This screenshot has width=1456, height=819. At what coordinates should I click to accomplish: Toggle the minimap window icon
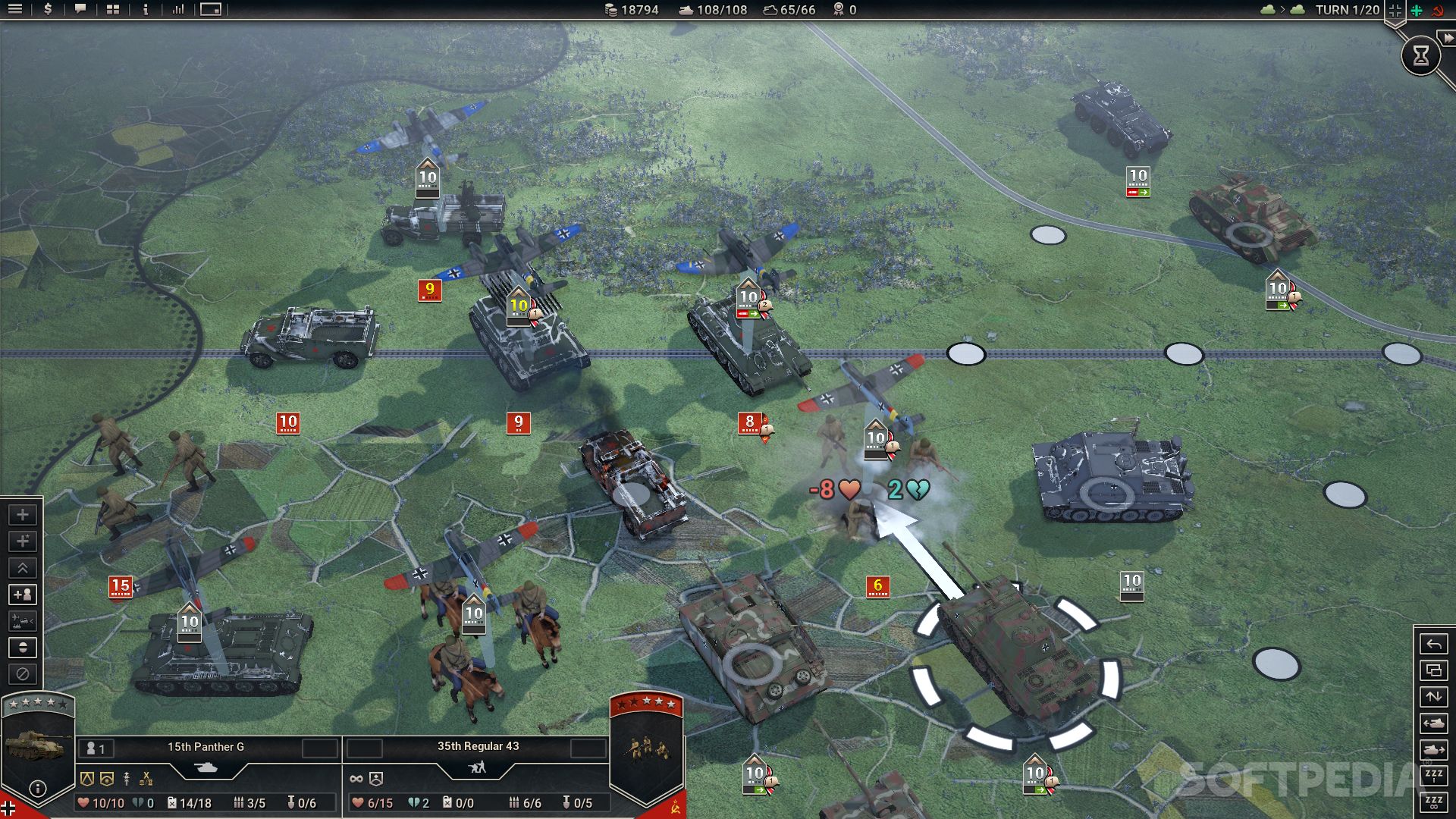(x=211, y=10)
